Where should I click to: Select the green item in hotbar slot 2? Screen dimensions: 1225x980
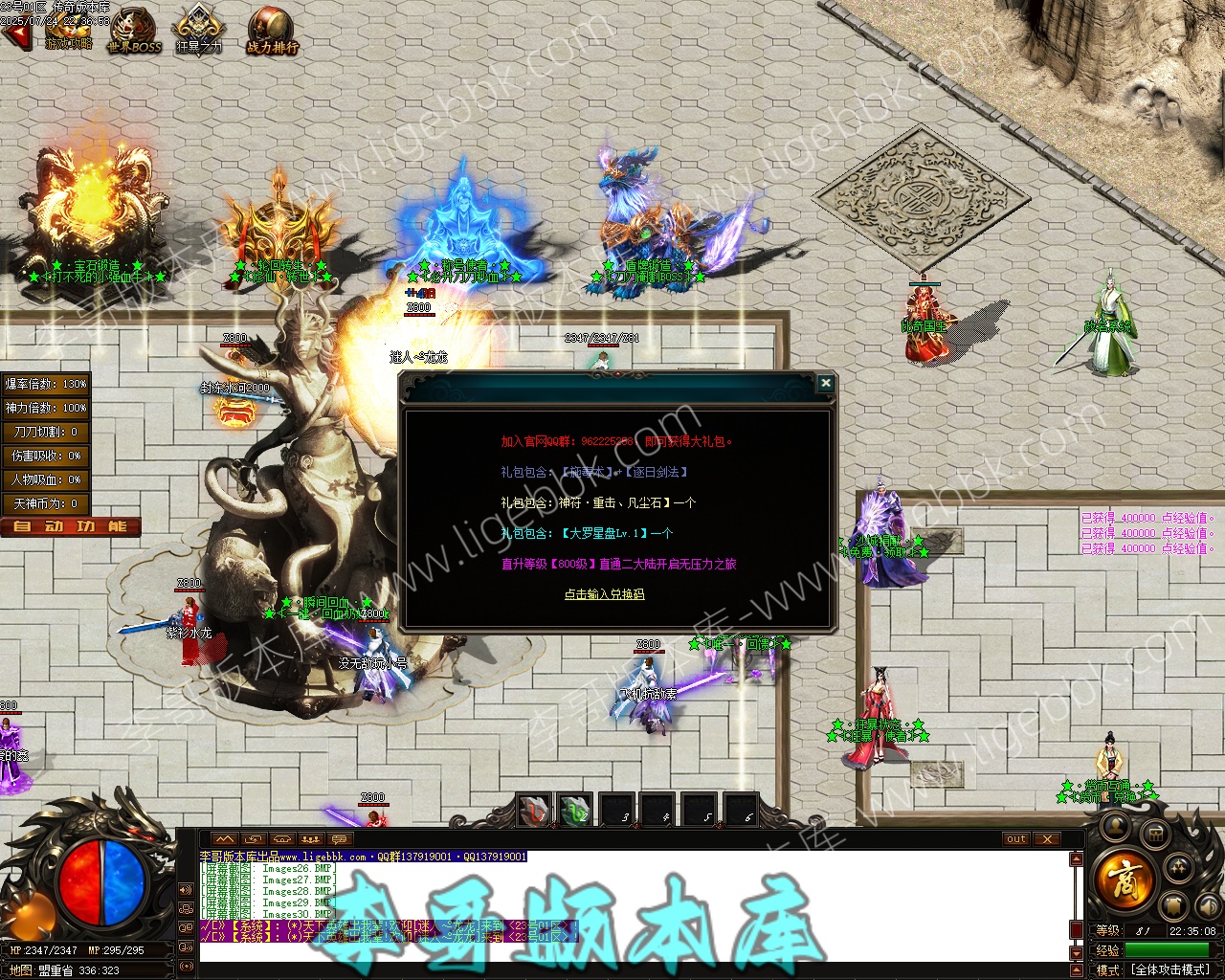(575, 810)
